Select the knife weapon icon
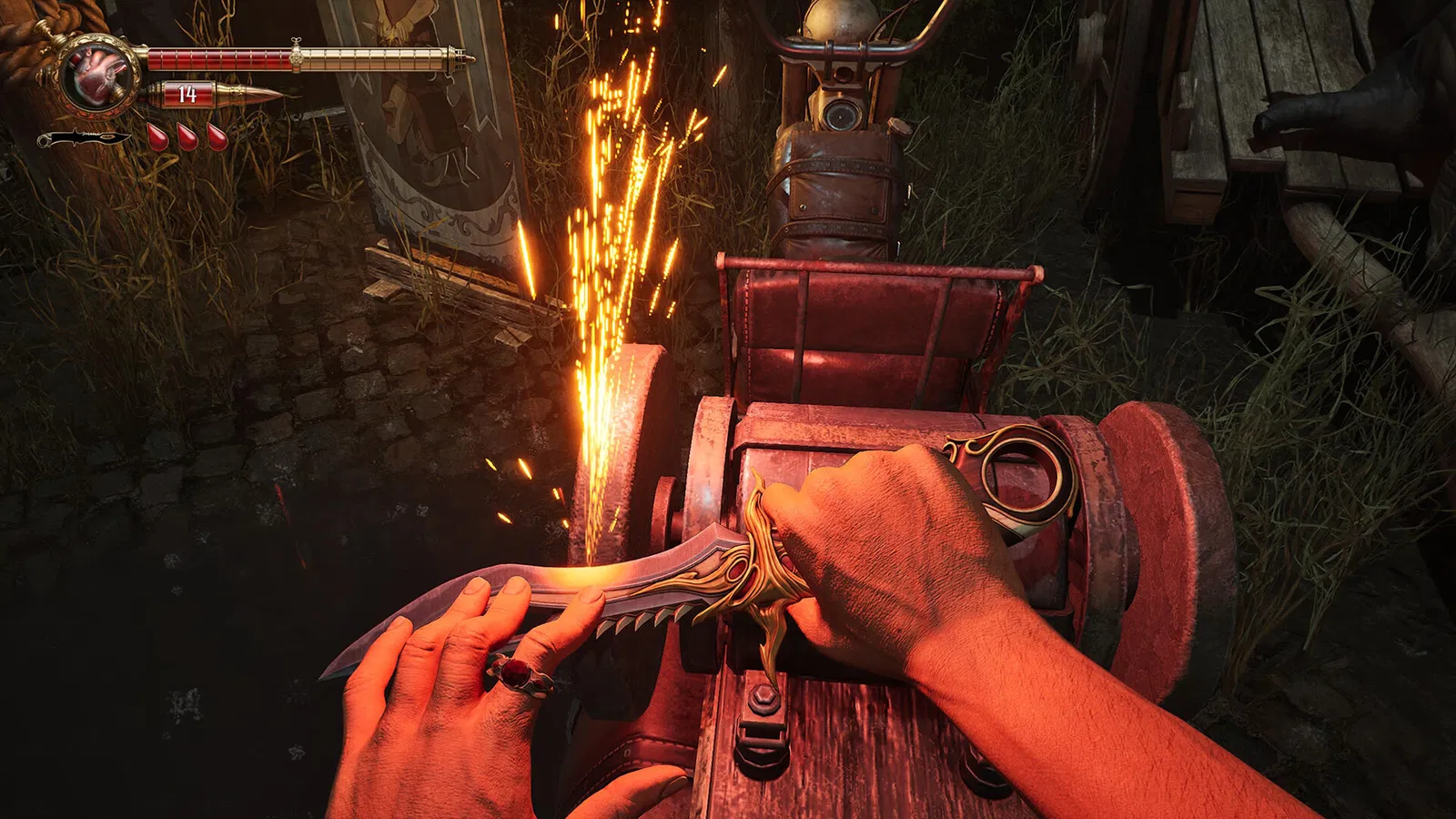This screenshot has height=819, width=1456. tap(83, 138)
